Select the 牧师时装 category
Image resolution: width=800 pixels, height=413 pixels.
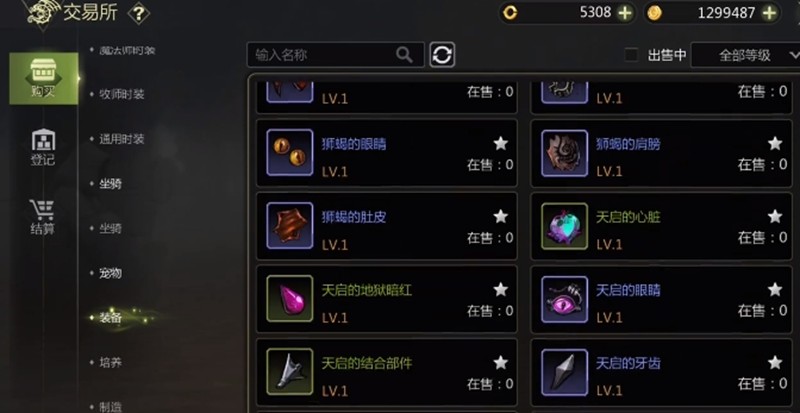(x=122, y=94)
